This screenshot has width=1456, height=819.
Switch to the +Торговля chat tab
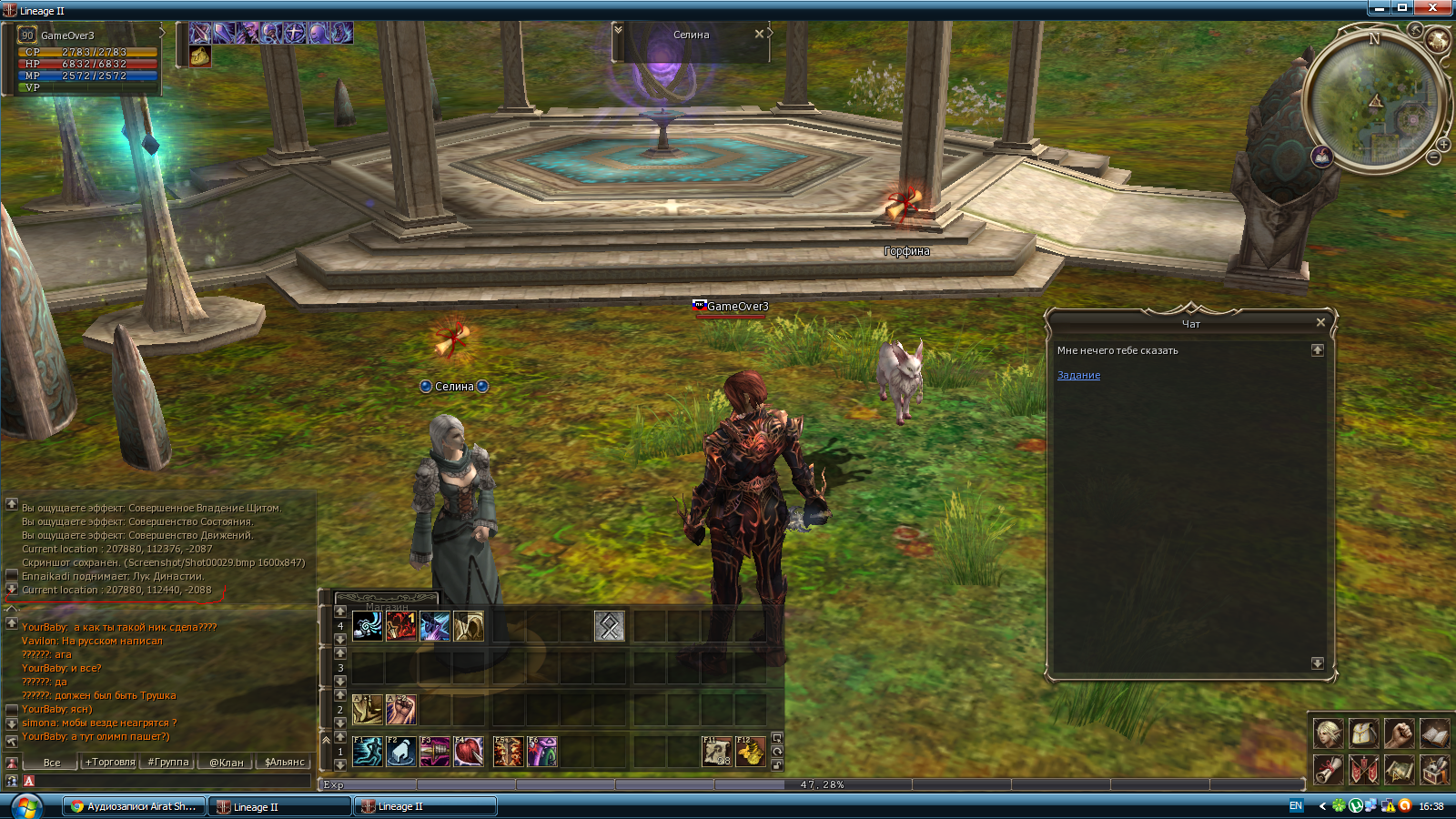click(110, 762)
